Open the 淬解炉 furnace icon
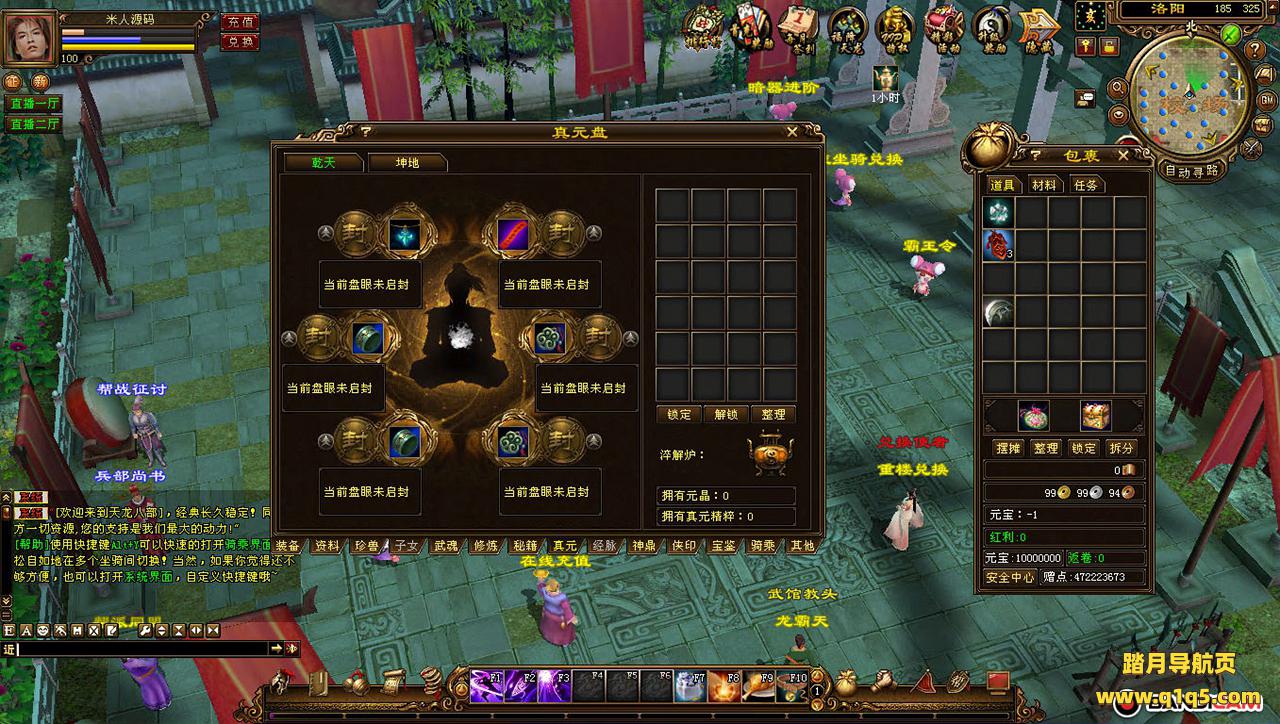The height and width of the screenshot is (724, 1280). (769, 454)
